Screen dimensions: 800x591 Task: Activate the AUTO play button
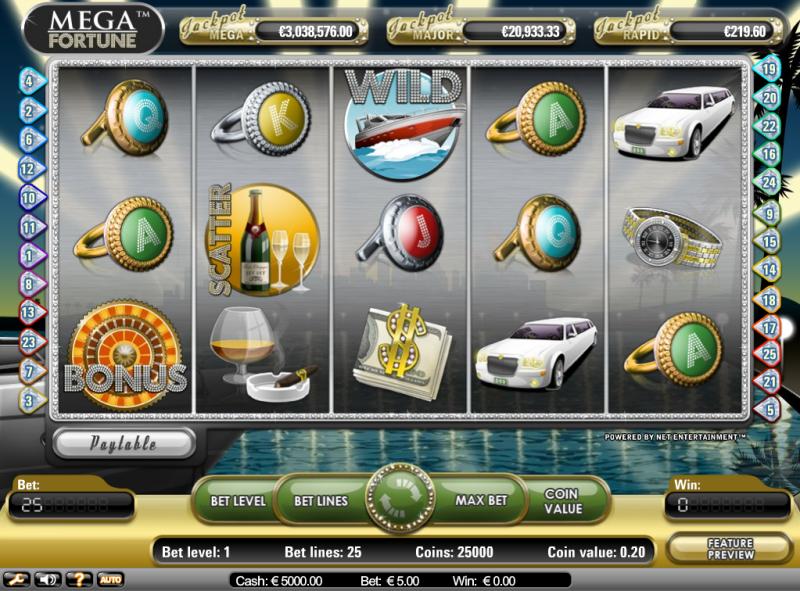[109, 579]
